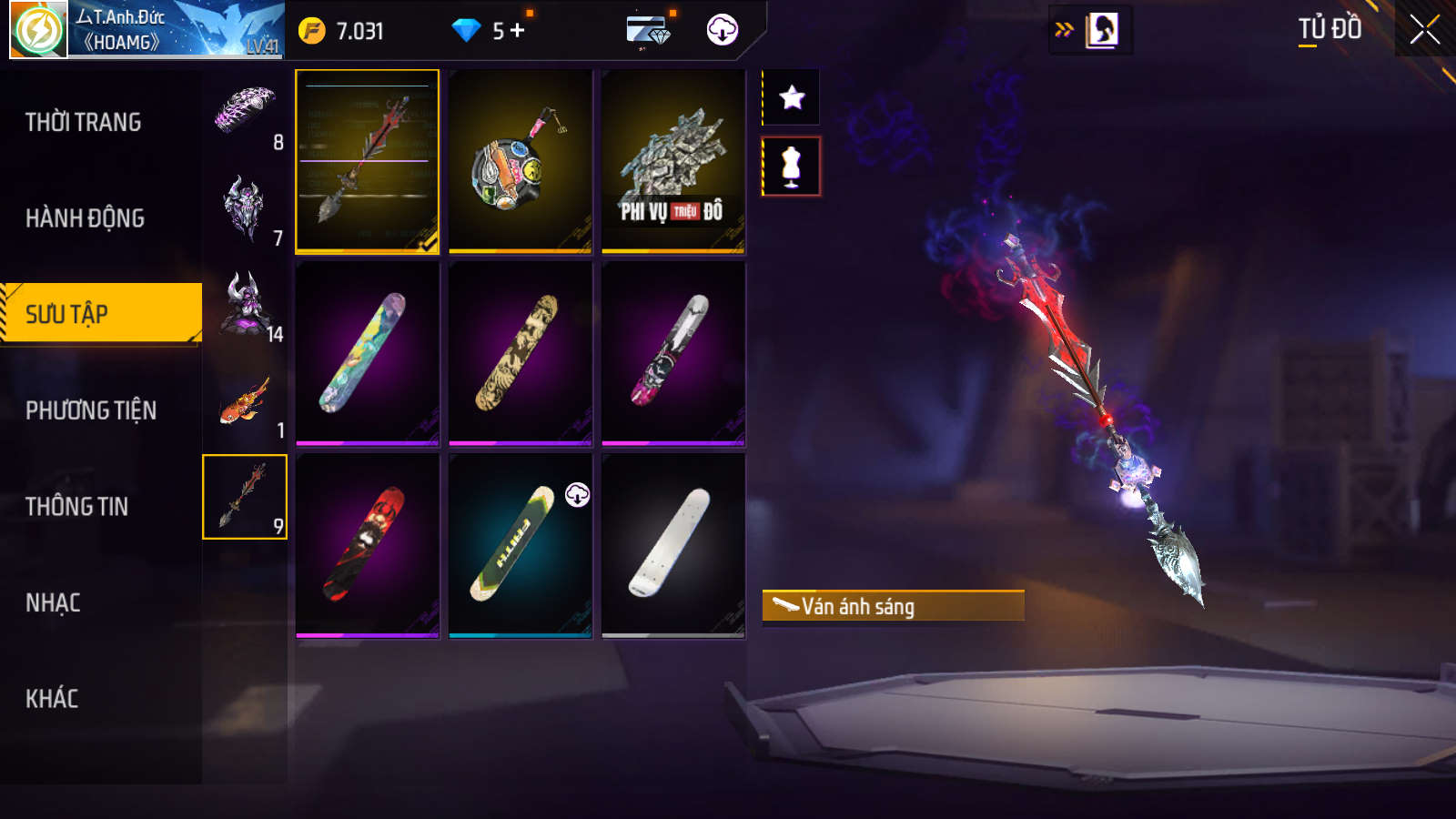The image size is (1456, 819).
Task: Click the star favorites button
Action: (x=792, y=97)
